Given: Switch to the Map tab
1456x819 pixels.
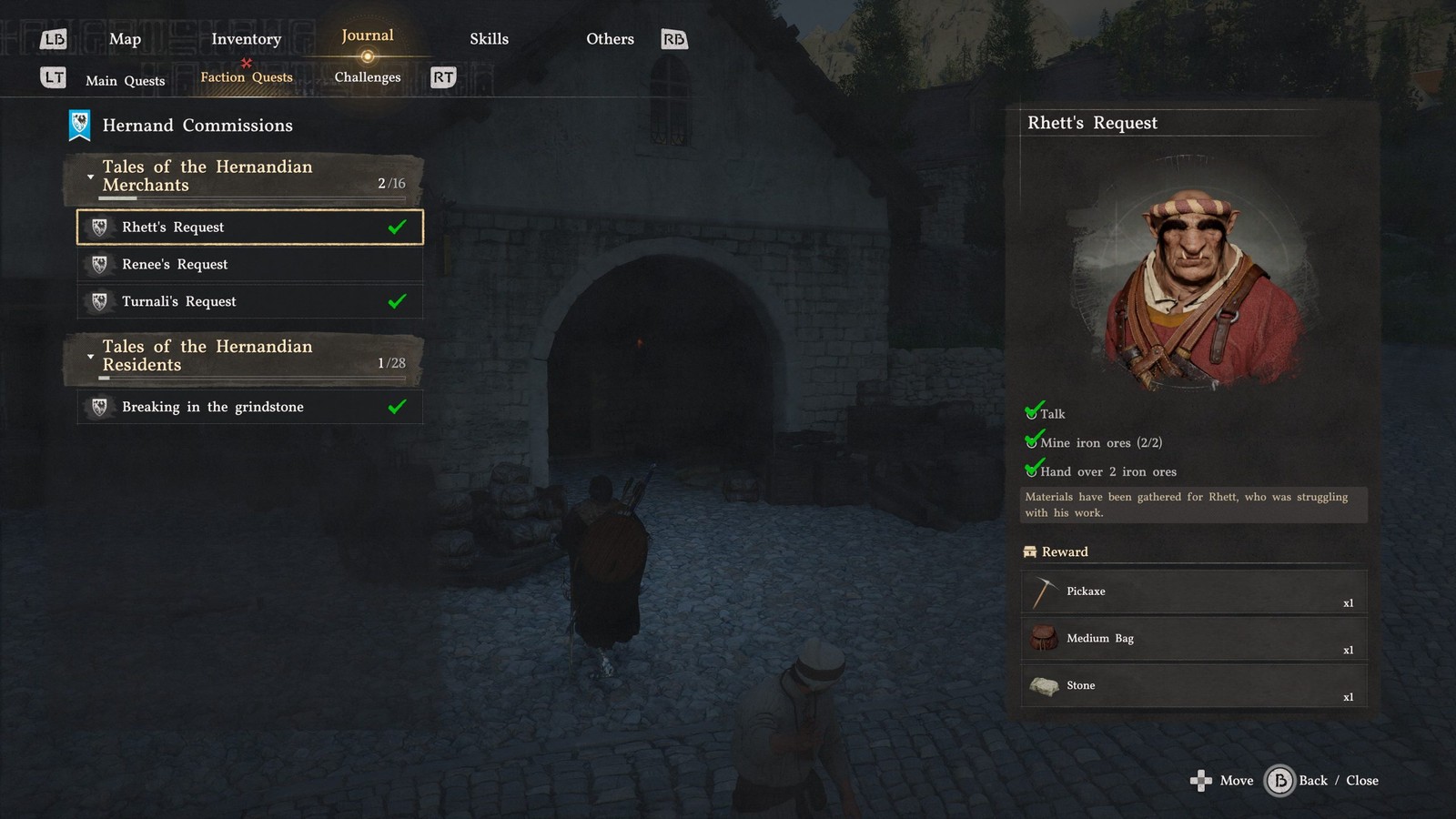Looking at the screenshot, I should click(x=125, y=39).
